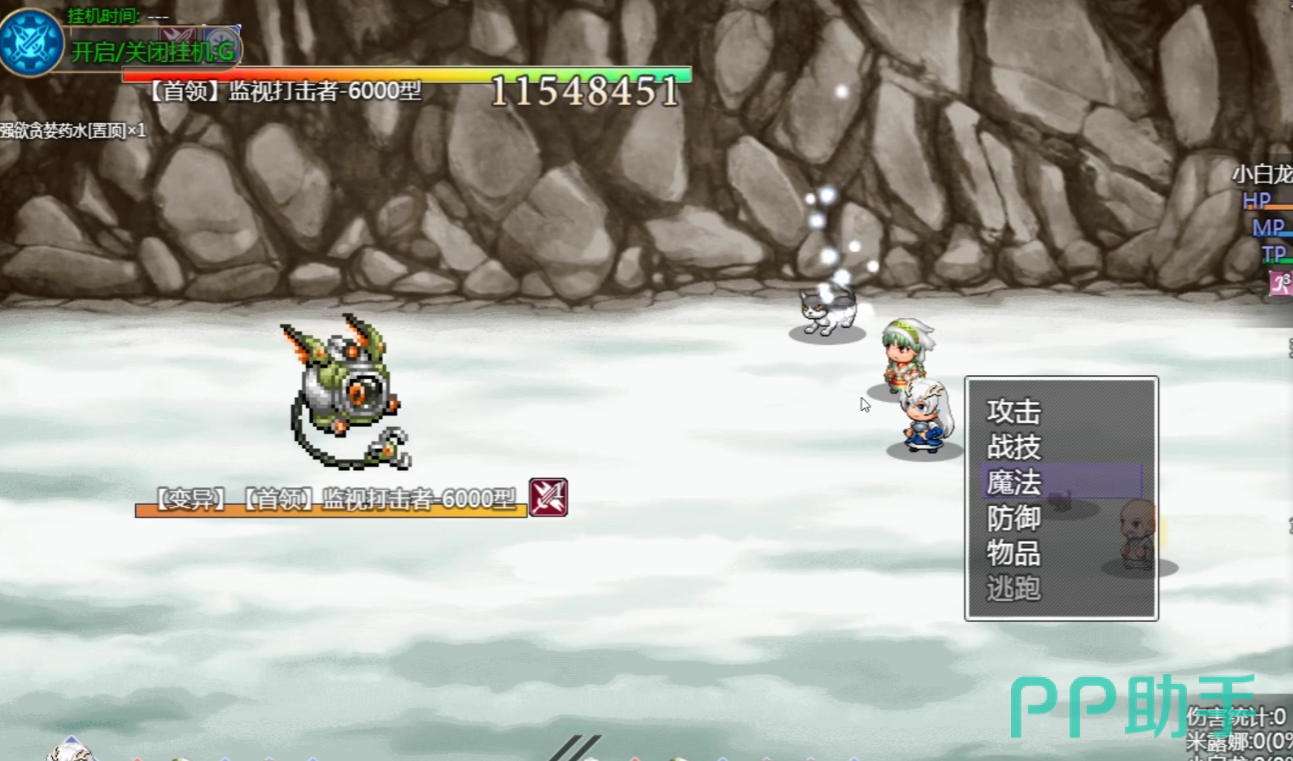Open the 物品 item menu
The image size is (1293, 761).
[x=1014, y=553]
